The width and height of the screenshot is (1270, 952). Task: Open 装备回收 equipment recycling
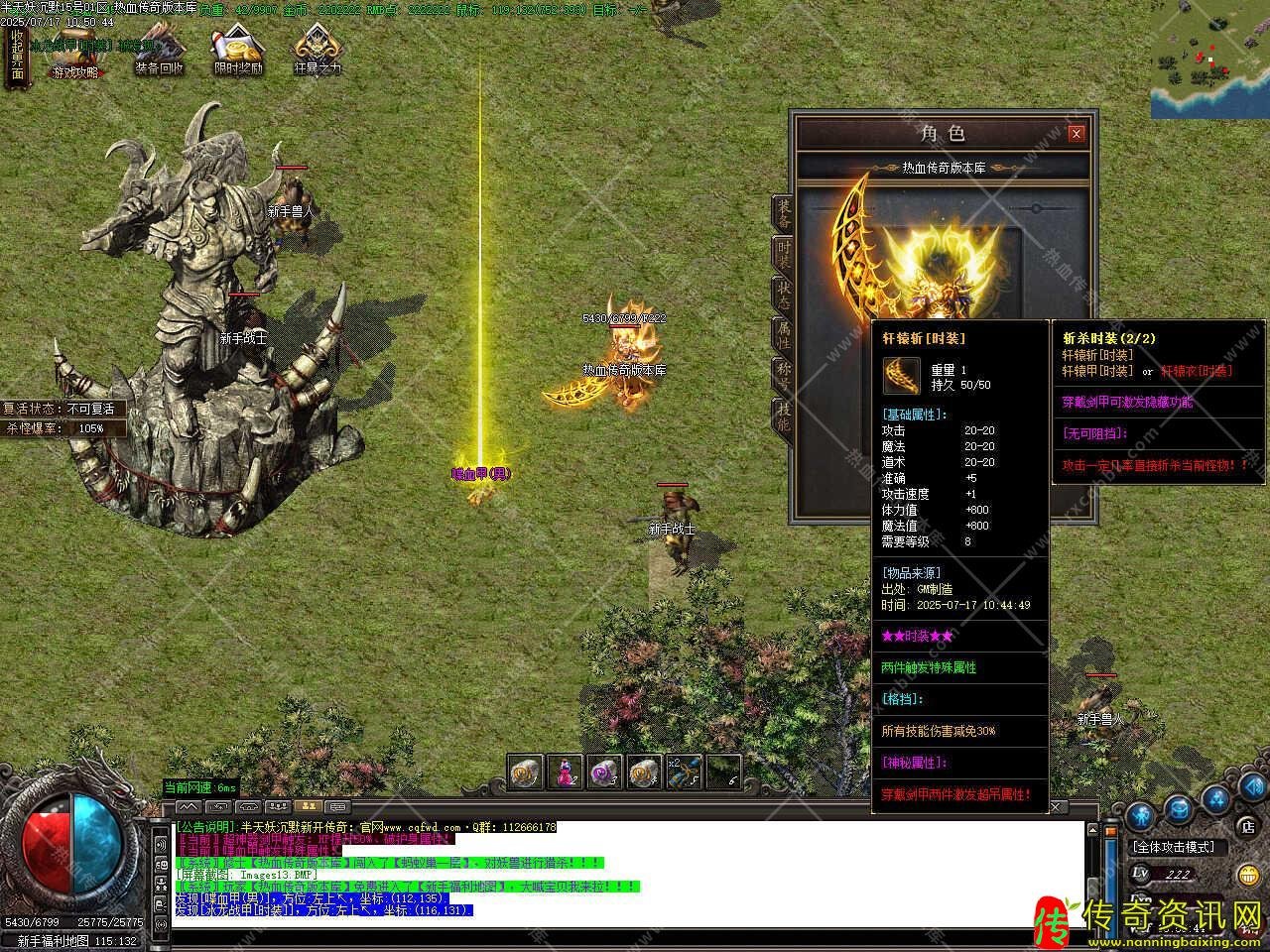(160, 52)
